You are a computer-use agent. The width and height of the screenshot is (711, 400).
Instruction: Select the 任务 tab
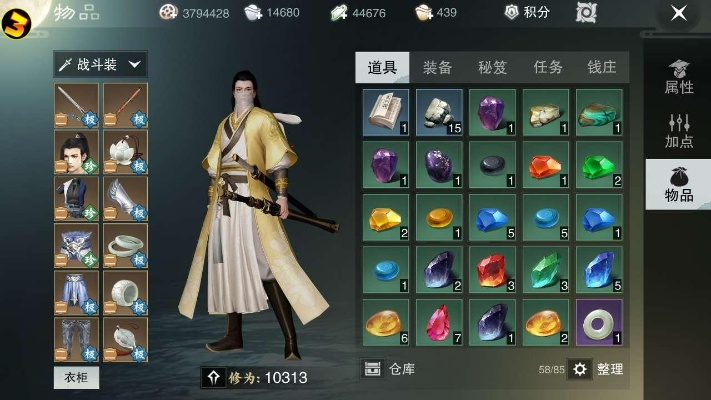coord(547,67)
